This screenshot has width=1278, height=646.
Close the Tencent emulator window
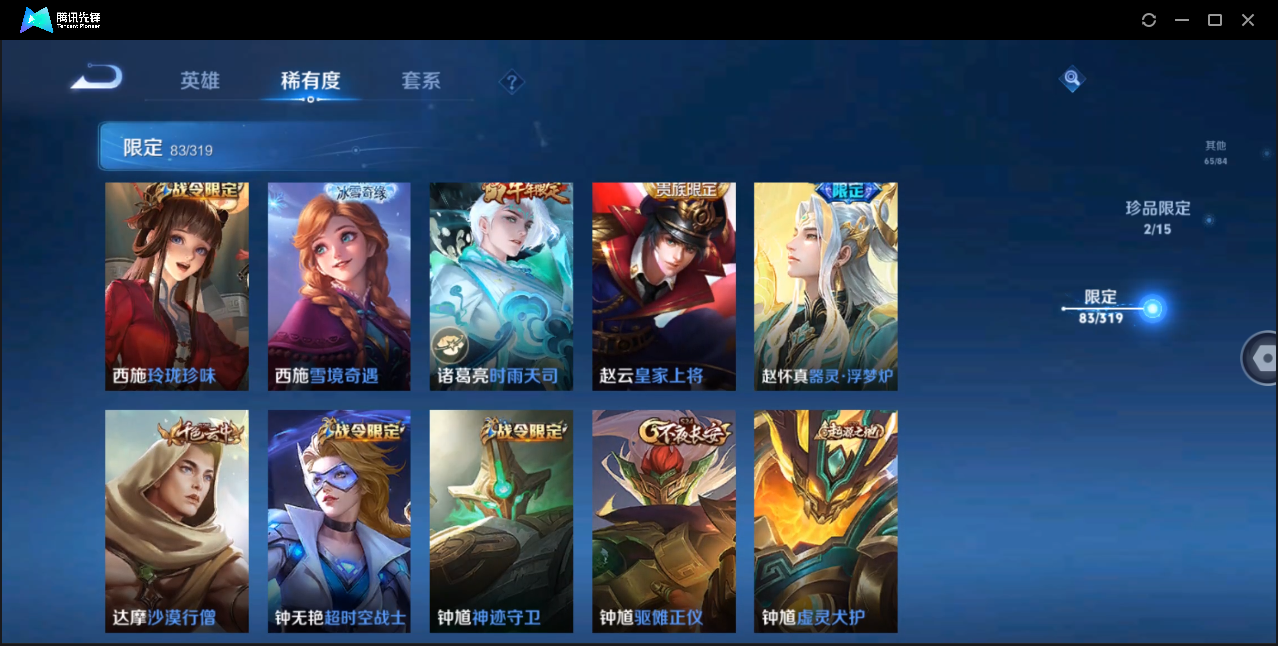tap(1248, 20)
